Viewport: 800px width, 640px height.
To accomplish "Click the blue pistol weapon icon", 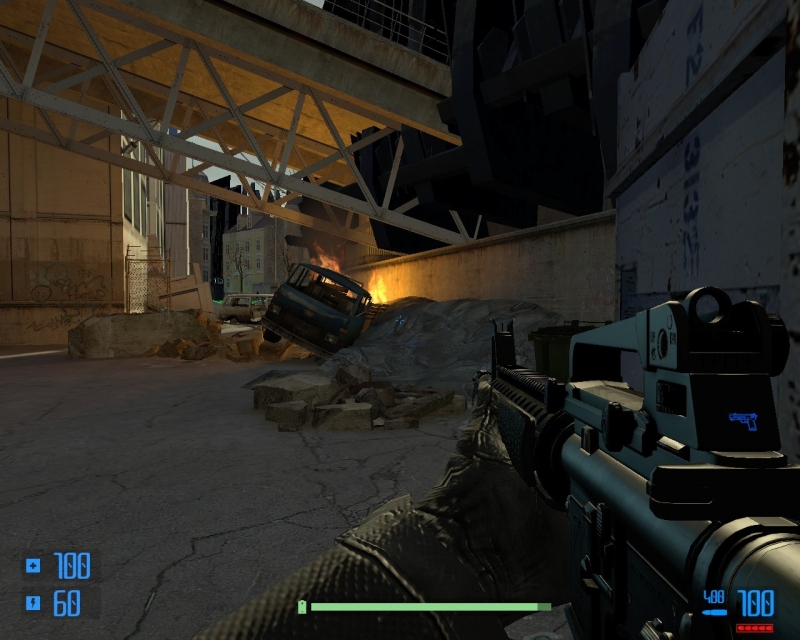I will pyautogui.click(x=743, y=420).
